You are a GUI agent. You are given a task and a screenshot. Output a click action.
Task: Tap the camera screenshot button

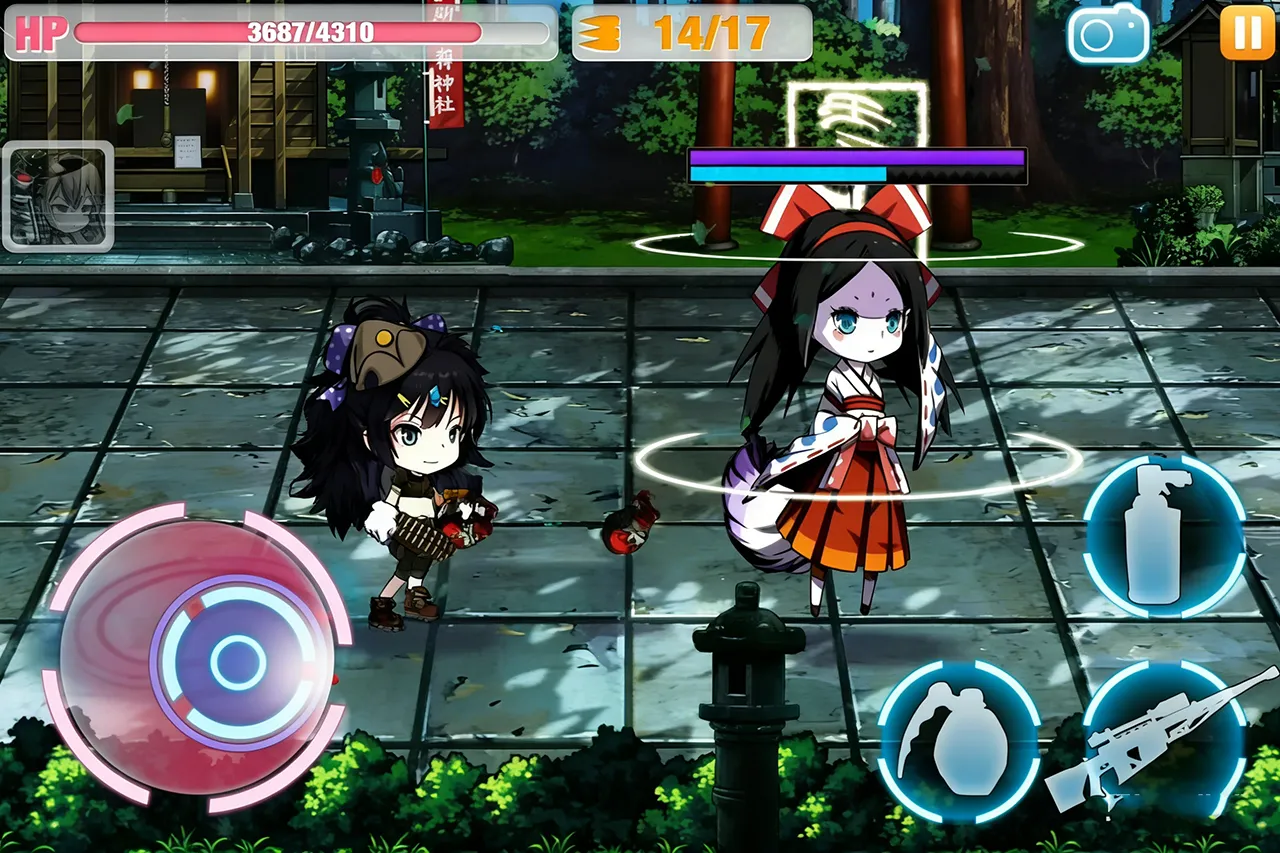coord(1108,34)
